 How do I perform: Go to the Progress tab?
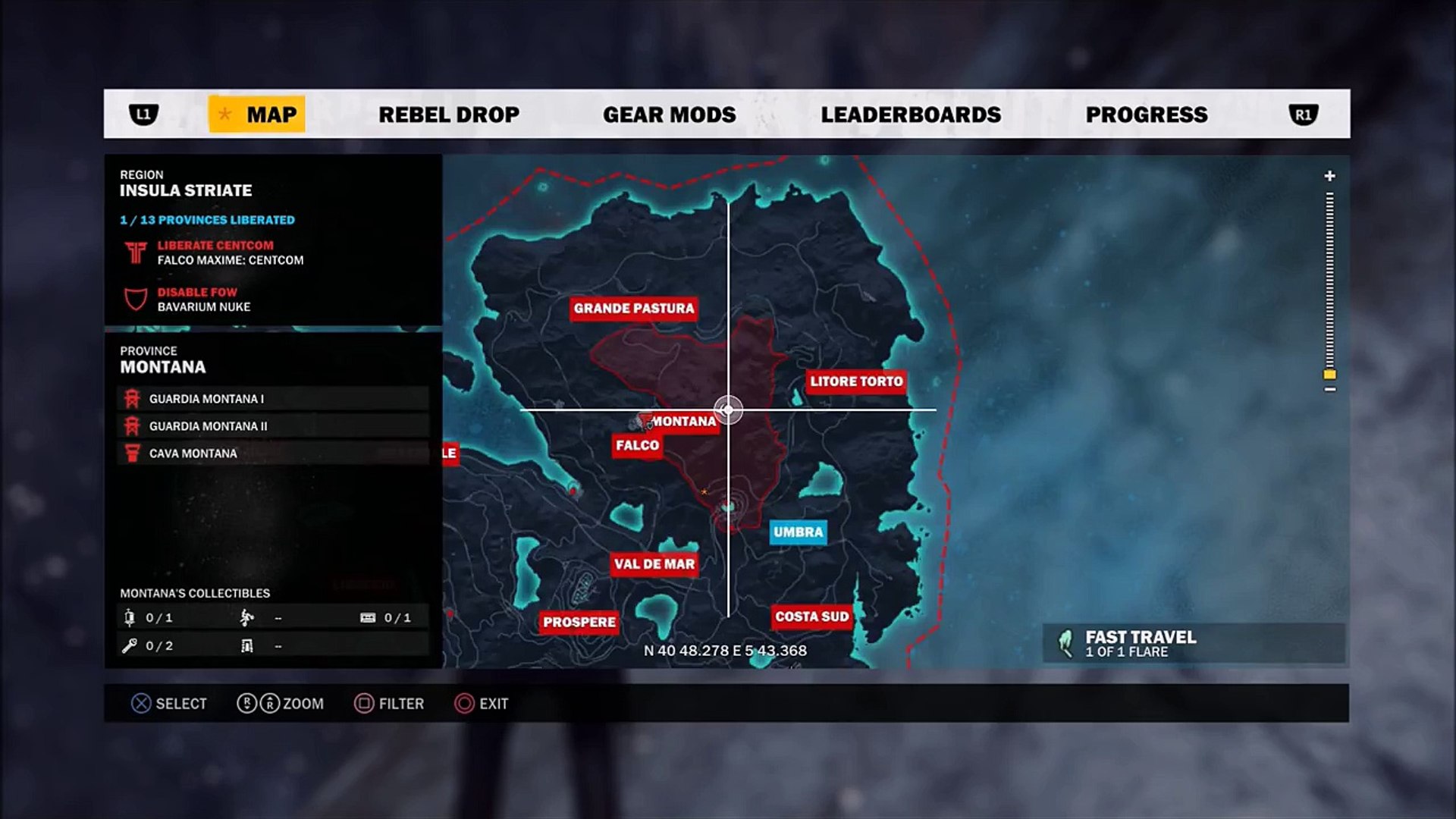click(x=1146, y=115)
